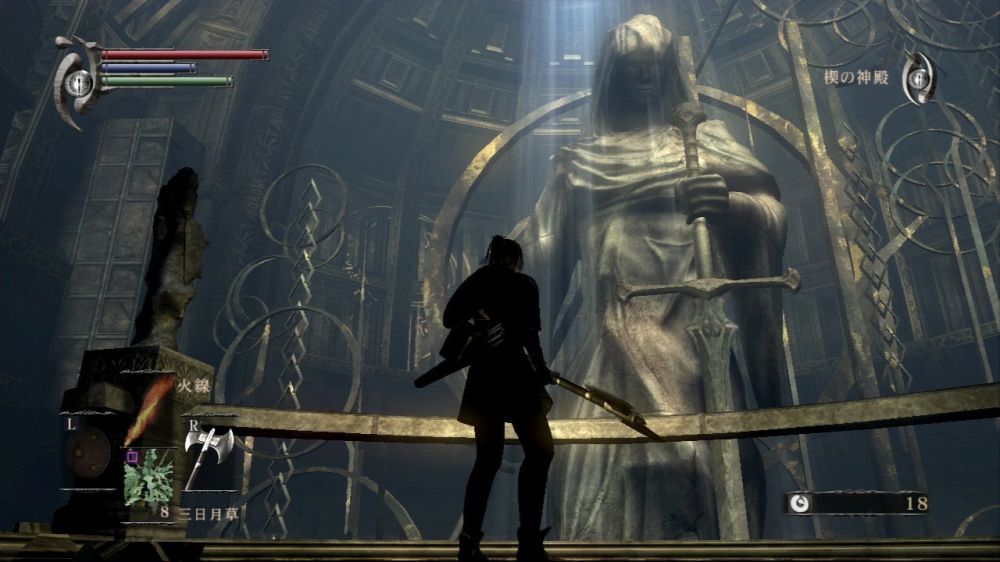Click the location emblem in the top-right corner
This screenshot has height=562, width=1000.
(918, 78)
